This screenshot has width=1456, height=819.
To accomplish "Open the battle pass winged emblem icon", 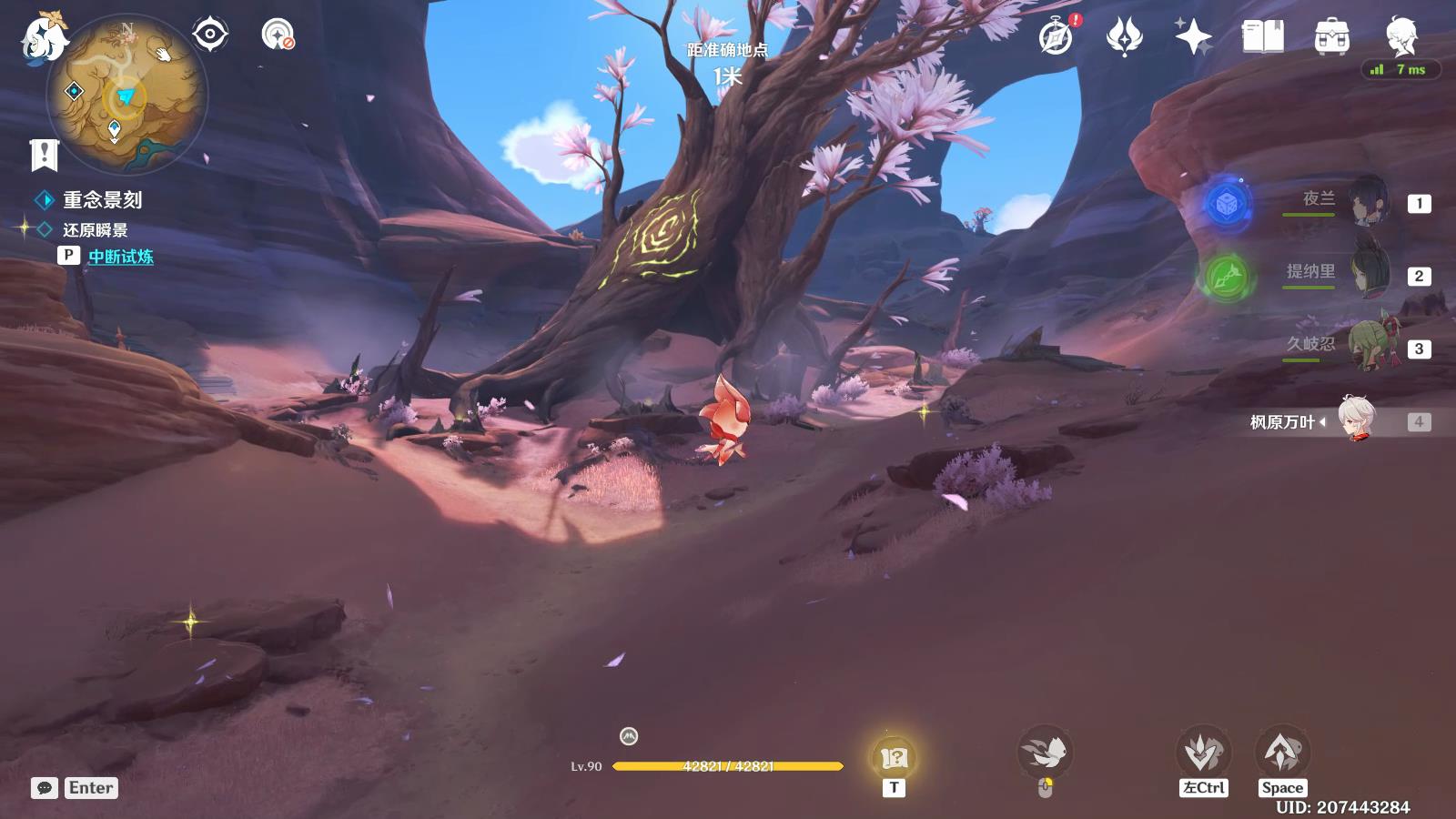I will click(1124, 37).
